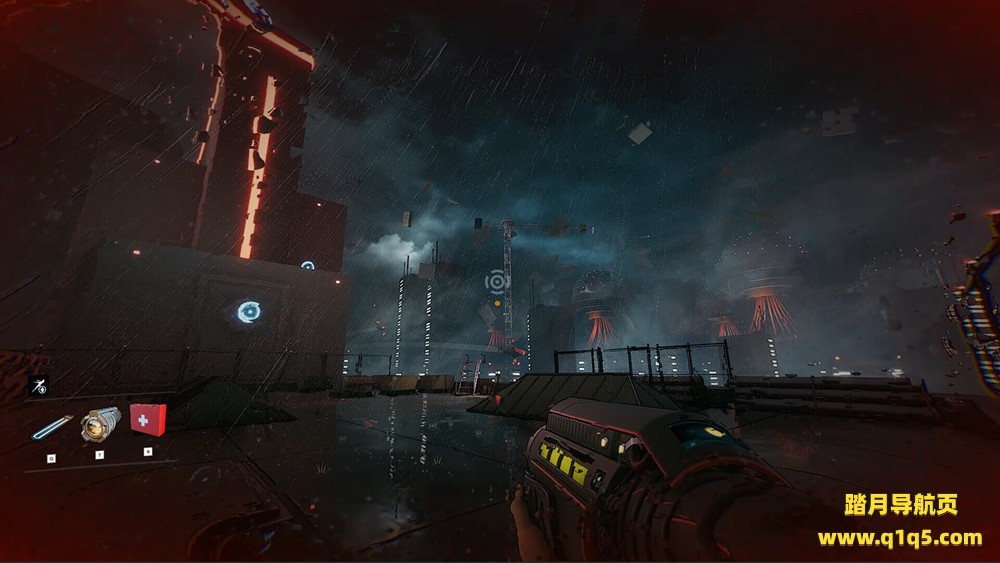Click the circular objective waypoint marker

coord(497,282)
